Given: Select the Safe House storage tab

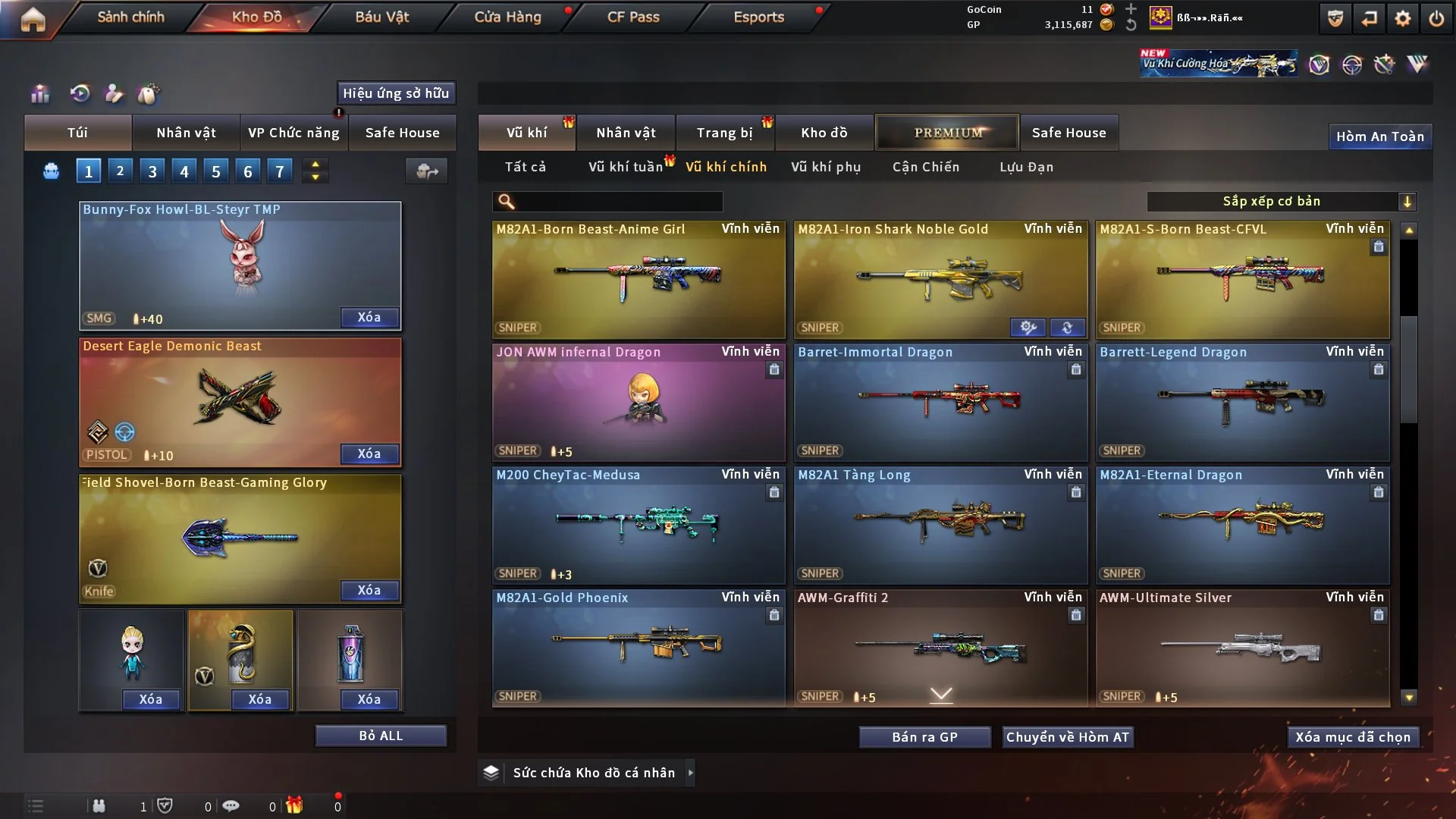Looking at the screenshot, I should pyautogui.click(x=1068, y=133).
